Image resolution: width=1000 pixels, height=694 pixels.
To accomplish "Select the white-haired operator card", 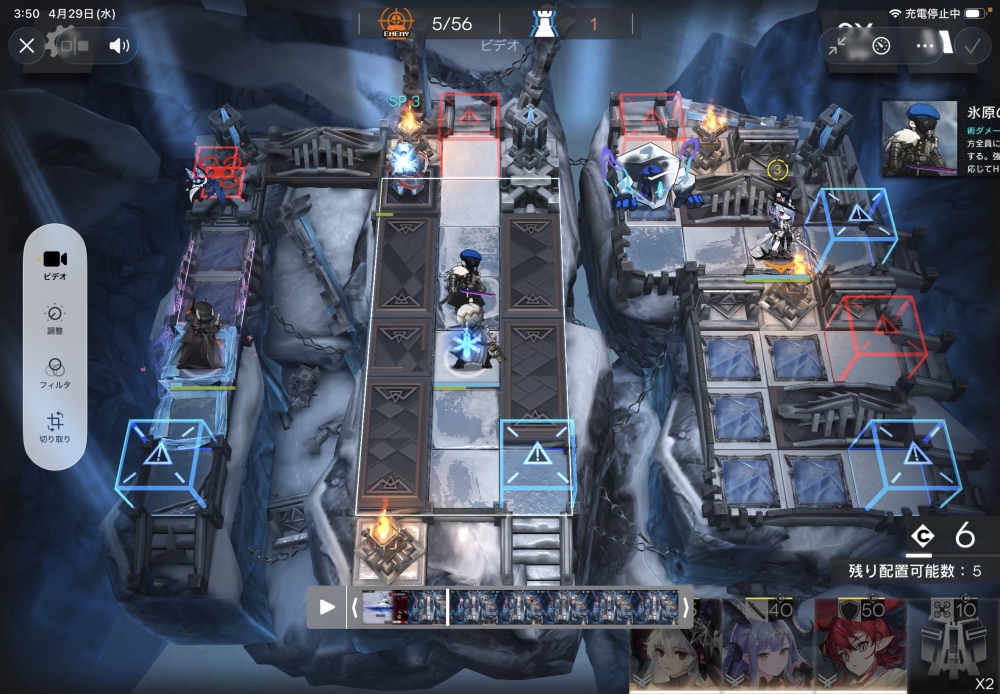I will coord(669,646).
